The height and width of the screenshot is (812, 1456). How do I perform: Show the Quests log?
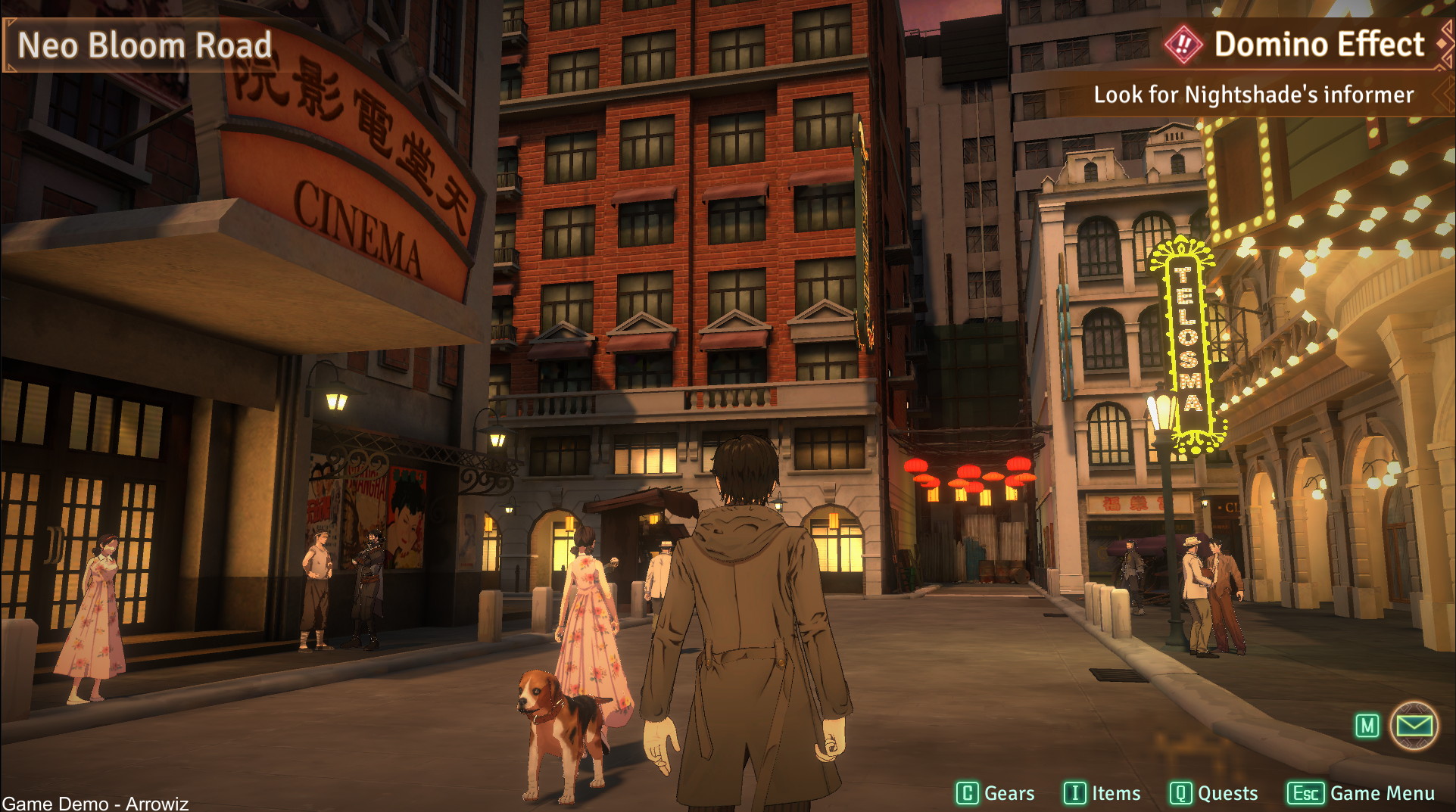tap(1213, 793)
